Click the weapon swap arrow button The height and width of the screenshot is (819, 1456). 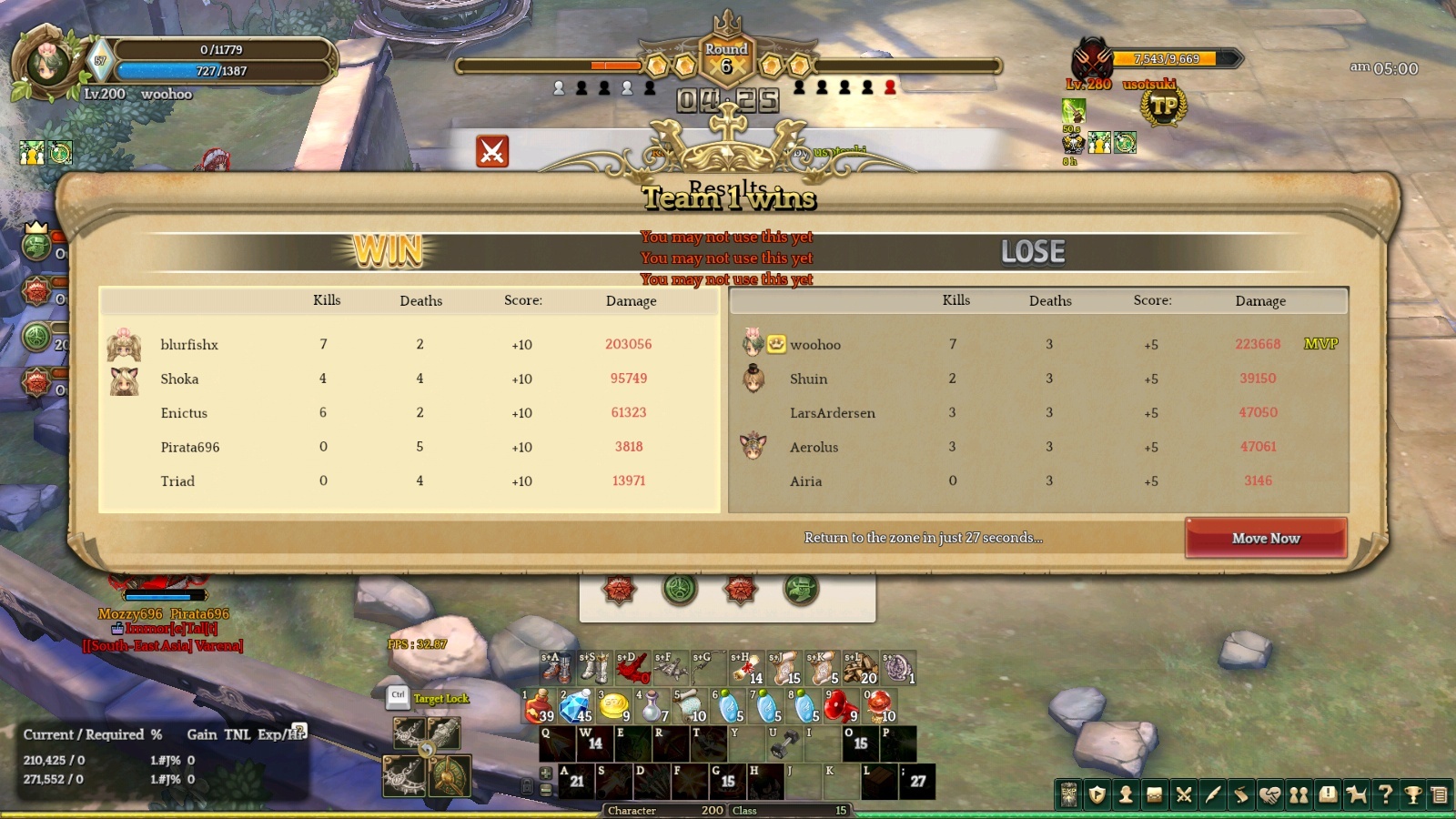pos(426,749)
